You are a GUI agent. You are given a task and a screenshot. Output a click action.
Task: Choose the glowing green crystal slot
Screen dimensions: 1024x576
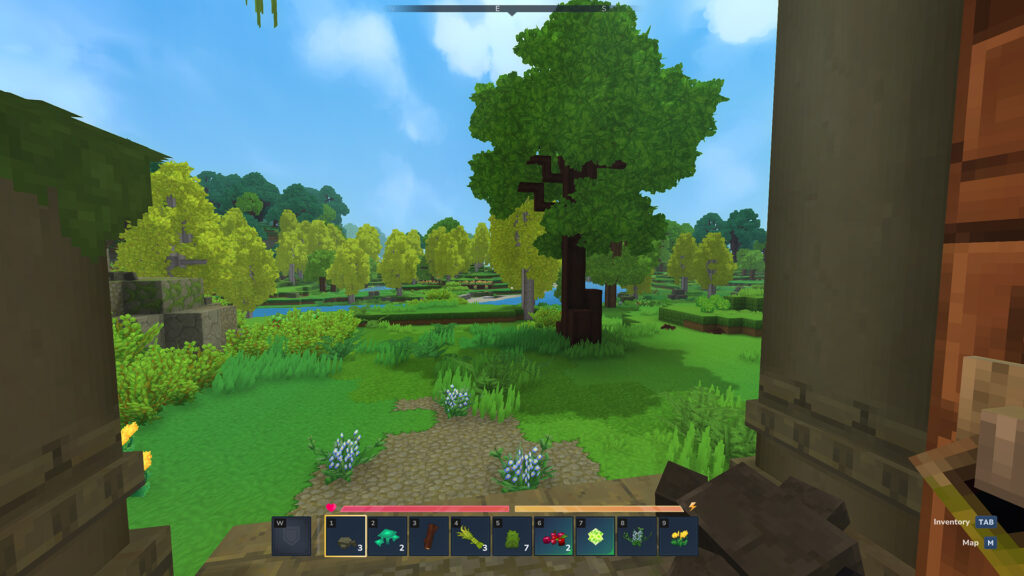(x=595, y=536)
